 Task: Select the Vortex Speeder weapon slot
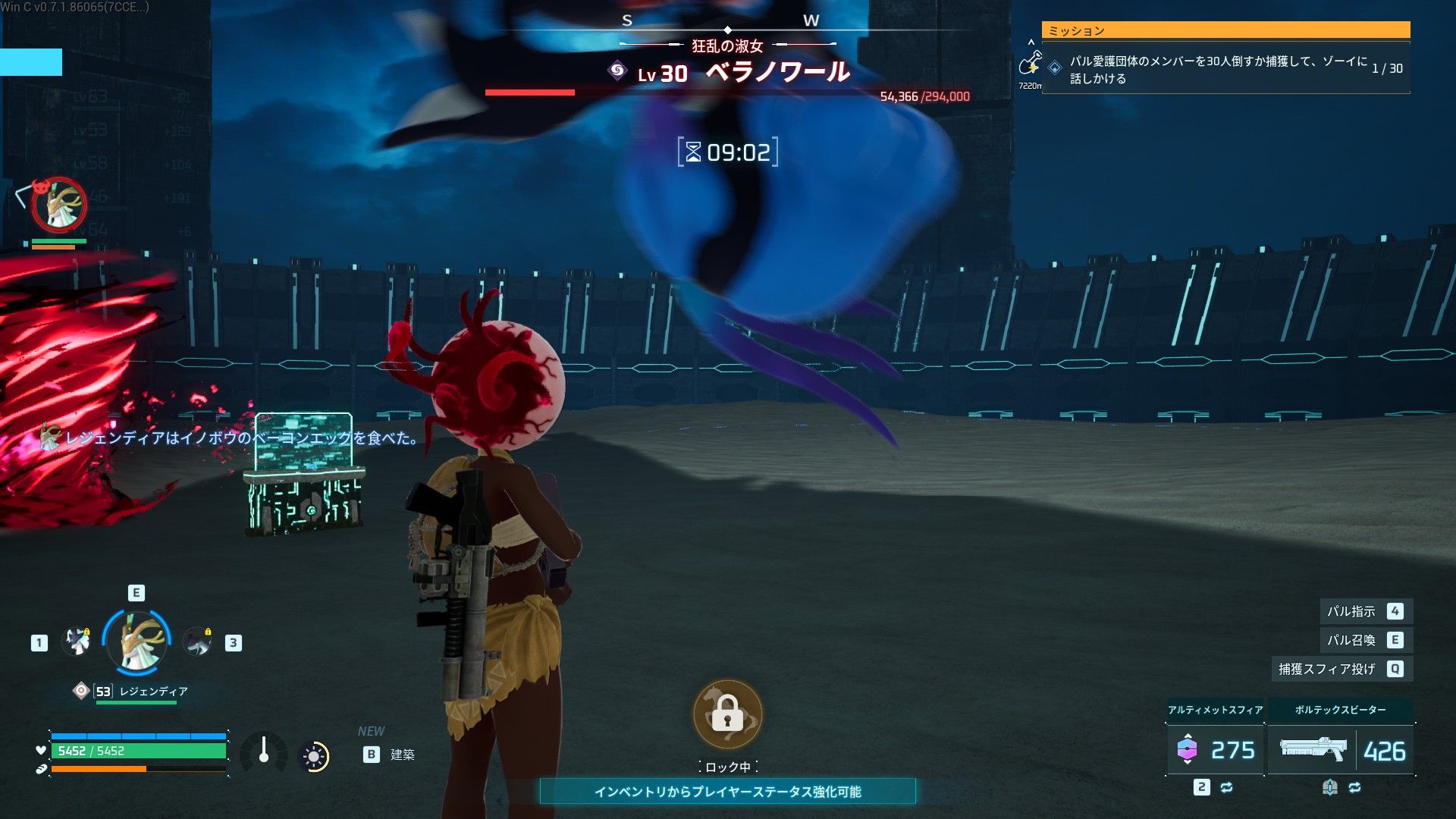(1341, 749)
